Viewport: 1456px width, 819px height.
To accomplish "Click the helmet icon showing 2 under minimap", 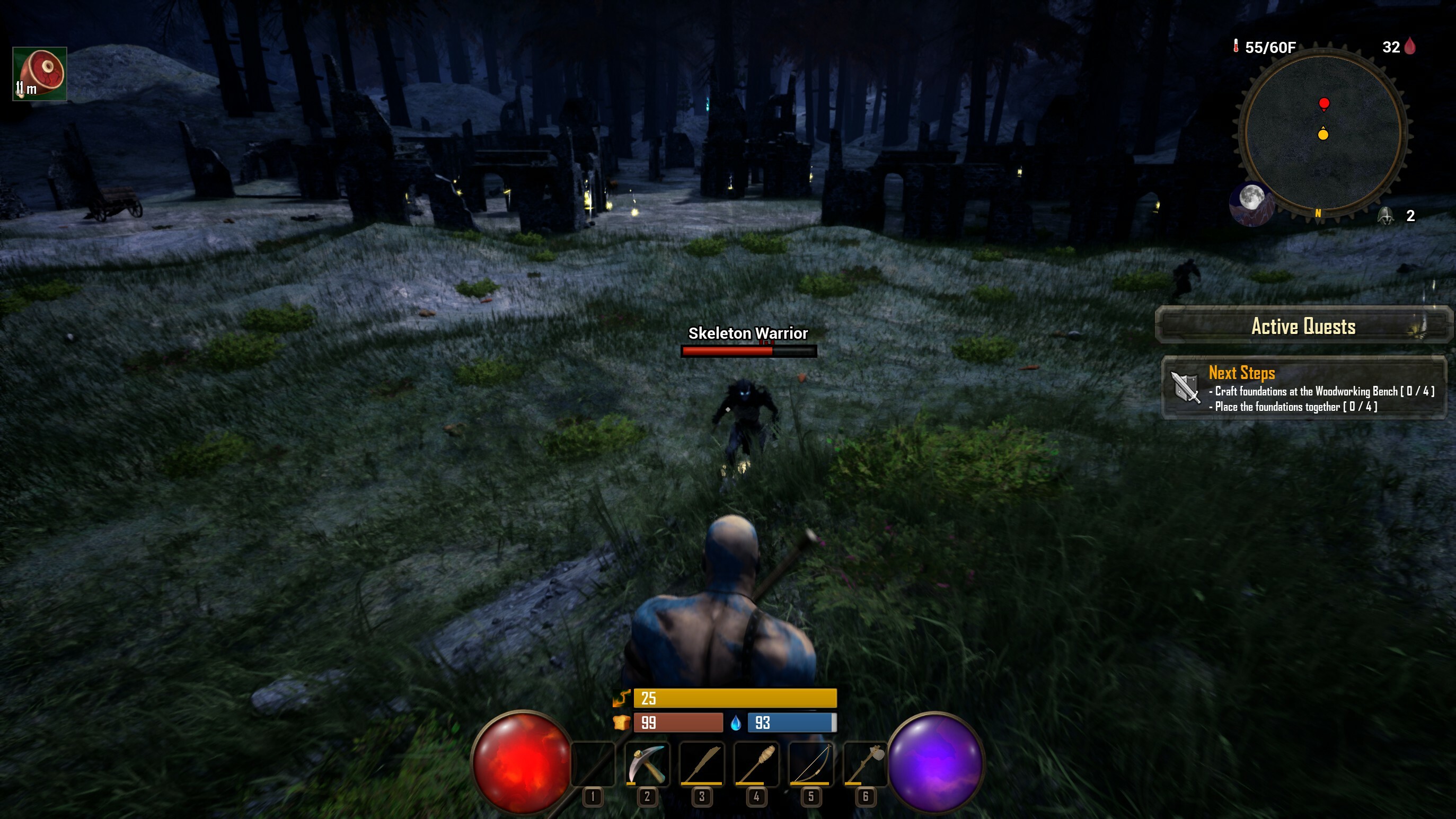I will pyautogui.click(x=1386, y=215).
